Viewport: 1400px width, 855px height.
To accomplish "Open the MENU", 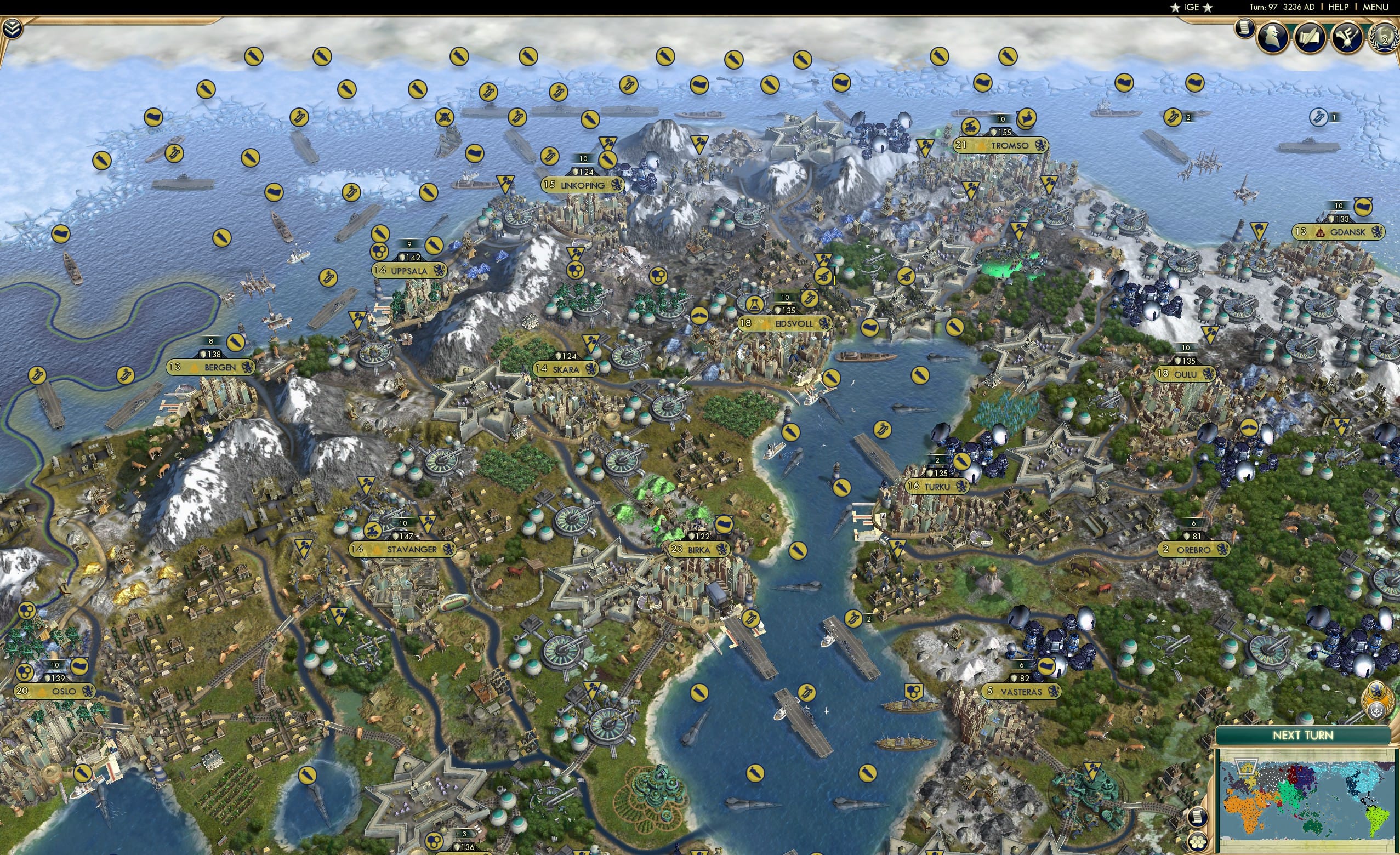I will coord(1375,7).
